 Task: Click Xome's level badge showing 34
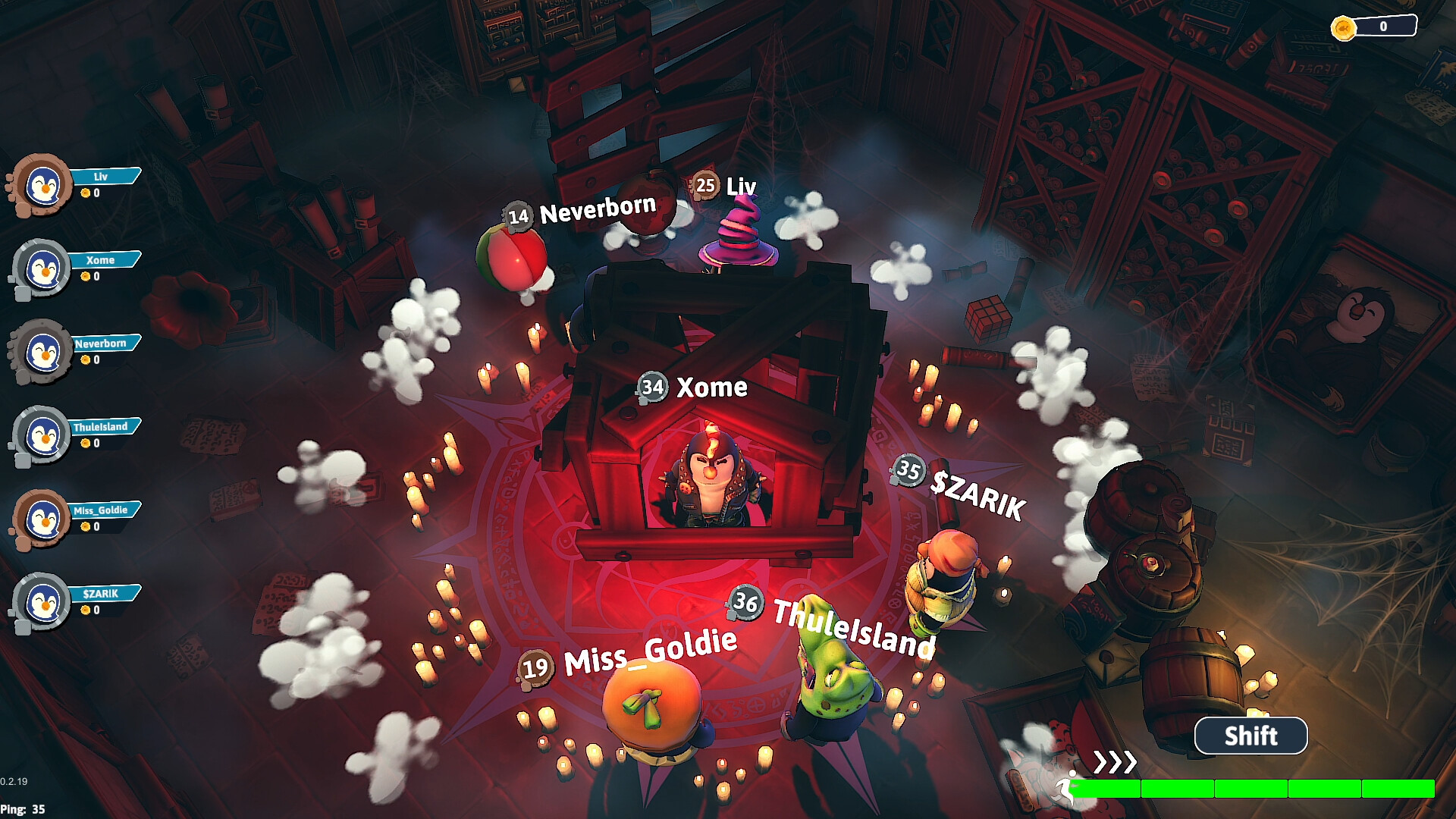(651, 387)
